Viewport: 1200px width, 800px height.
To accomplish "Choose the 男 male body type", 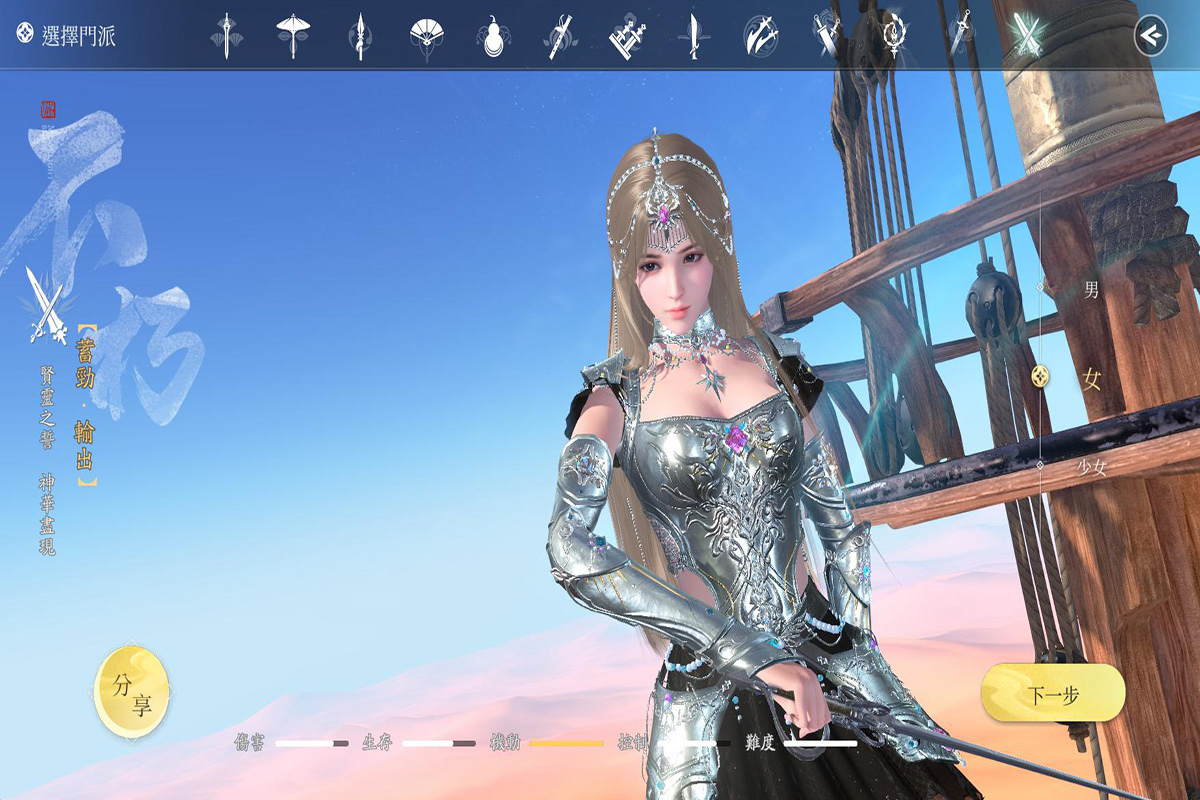I will [x=1091, y=289].
